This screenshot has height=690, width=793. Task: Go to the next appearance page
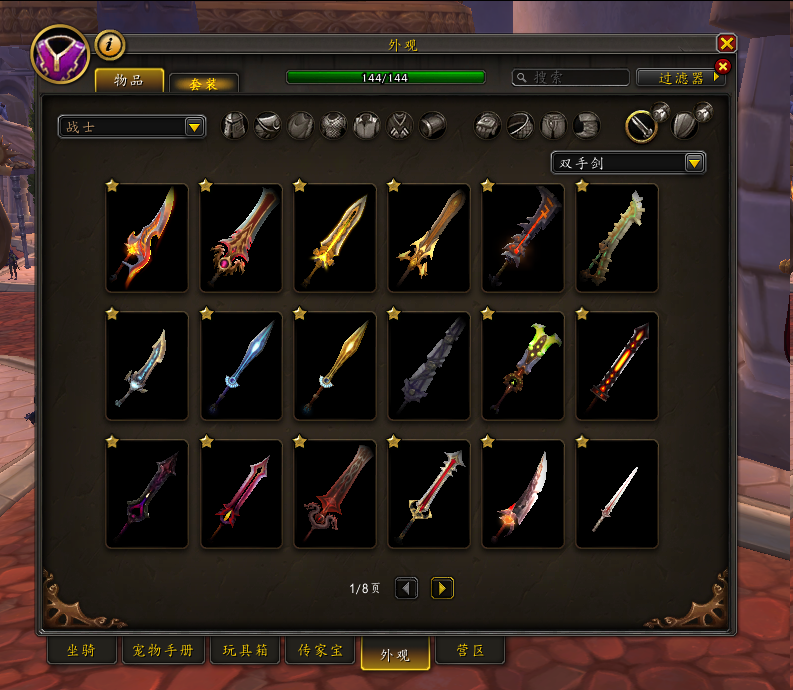click(x=442, y=588)
